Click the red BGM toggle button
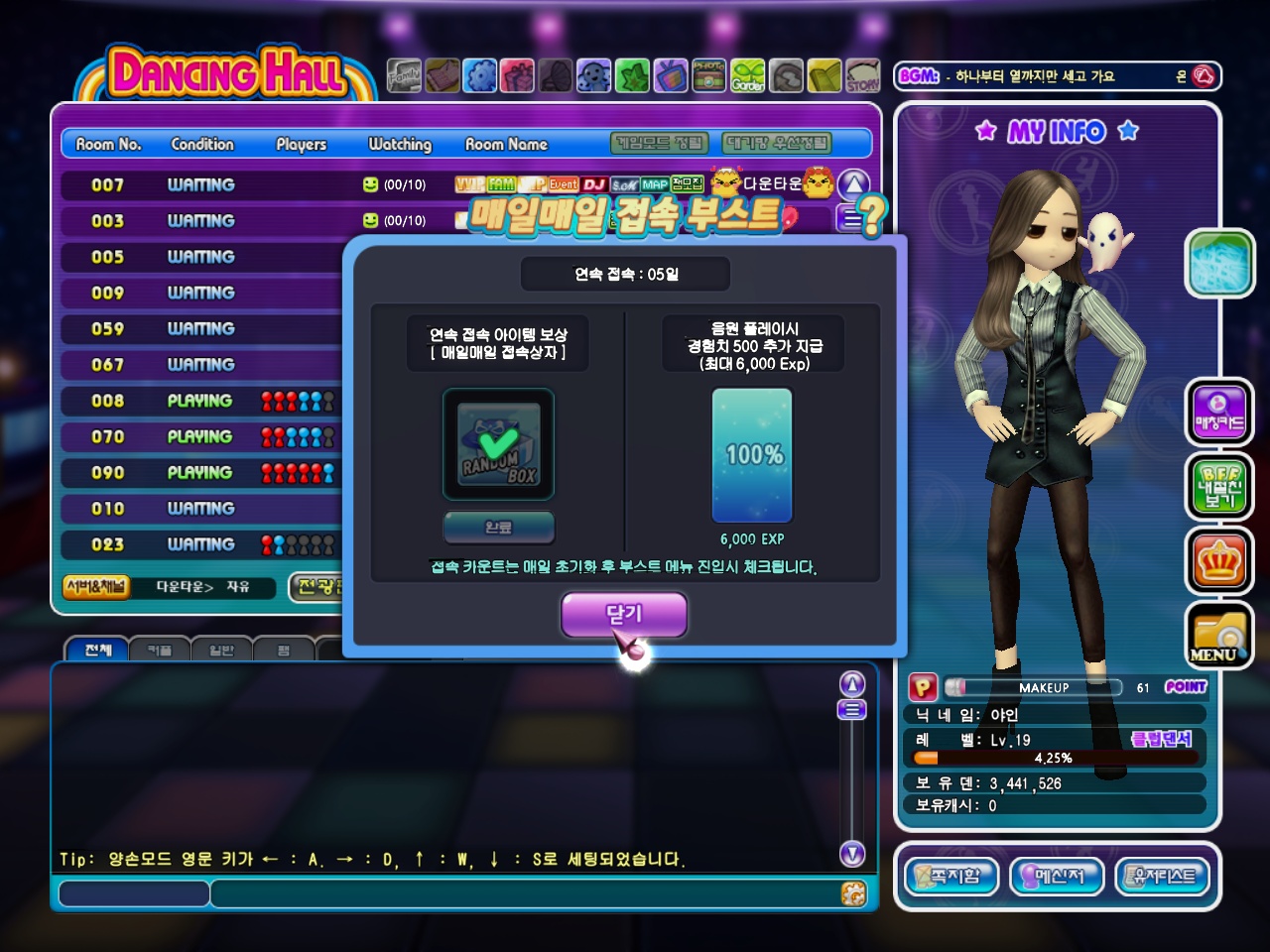The width and height of the screenshot is (1270, 952). [1204, 76]
